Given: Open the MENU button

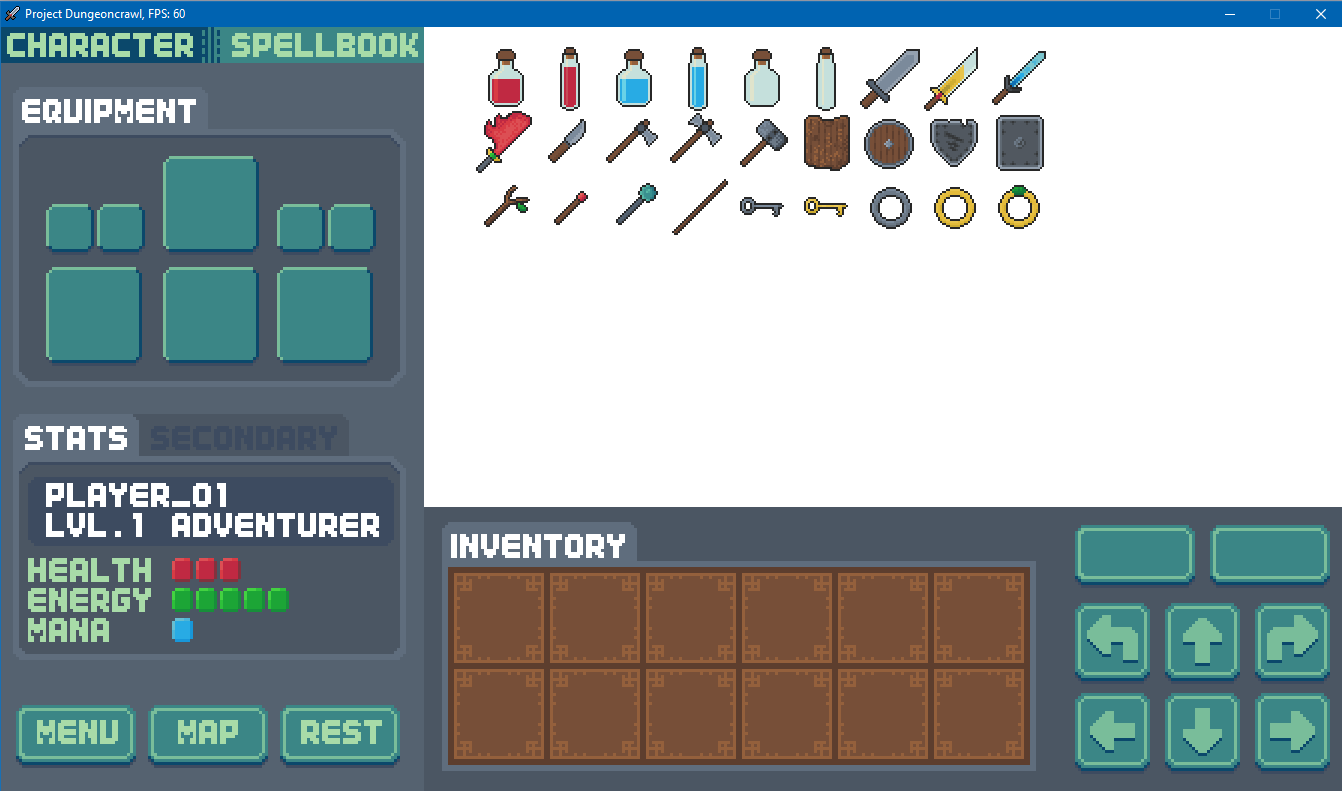Looking at the screenshot, I should [x=76, y=734].
